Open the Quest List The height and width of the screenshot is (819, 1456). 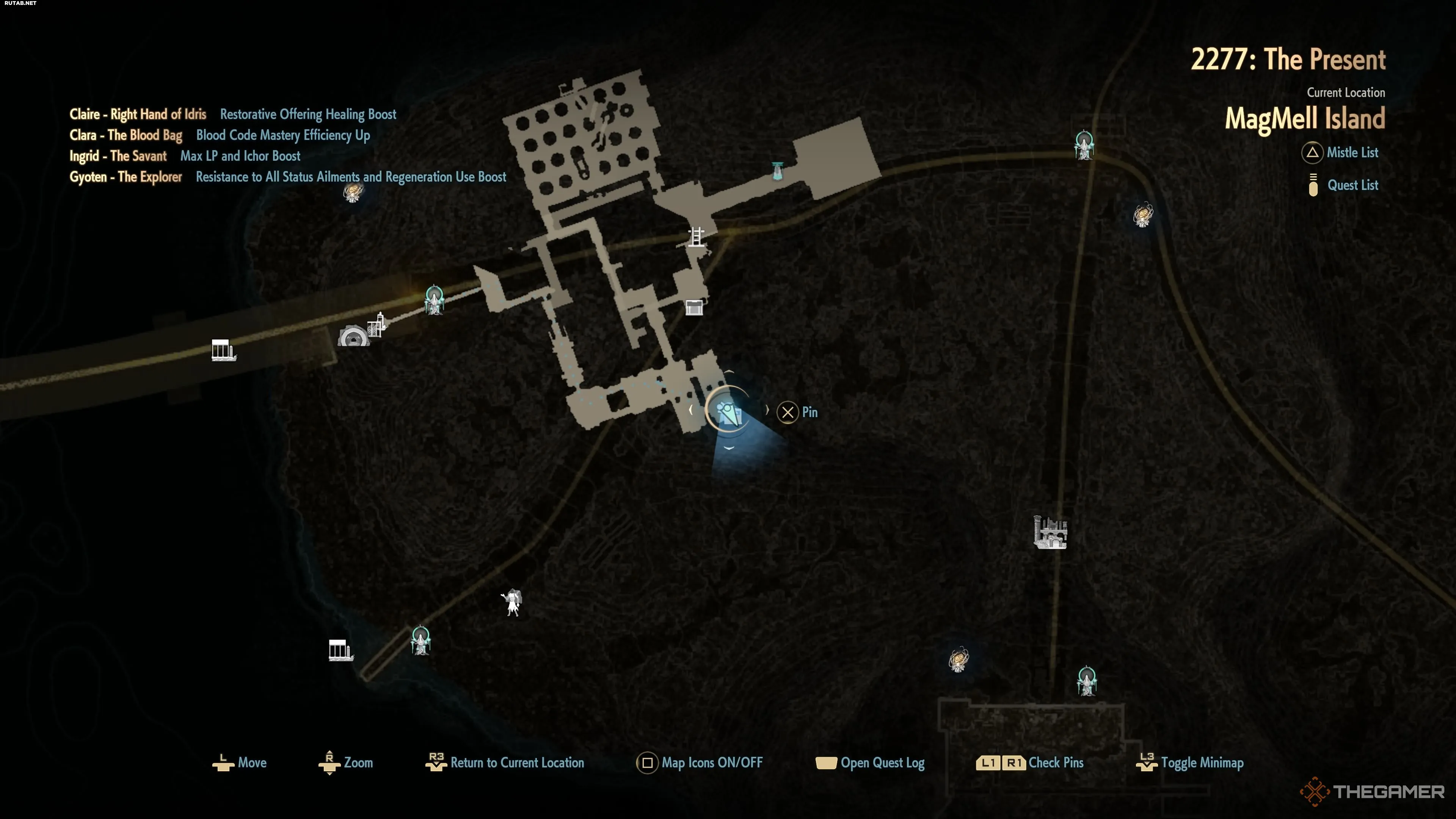click(x=1351, y=185)
